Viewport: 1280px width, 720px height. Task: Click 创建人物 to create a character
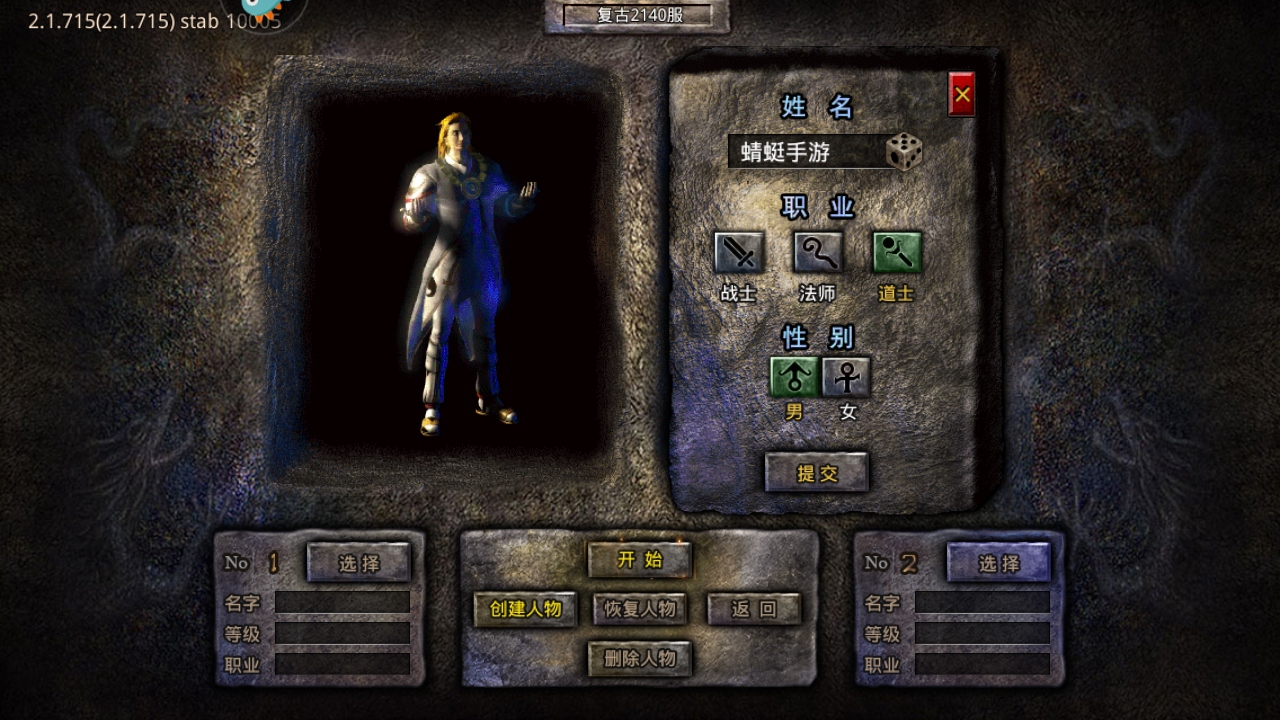point(526,609)
